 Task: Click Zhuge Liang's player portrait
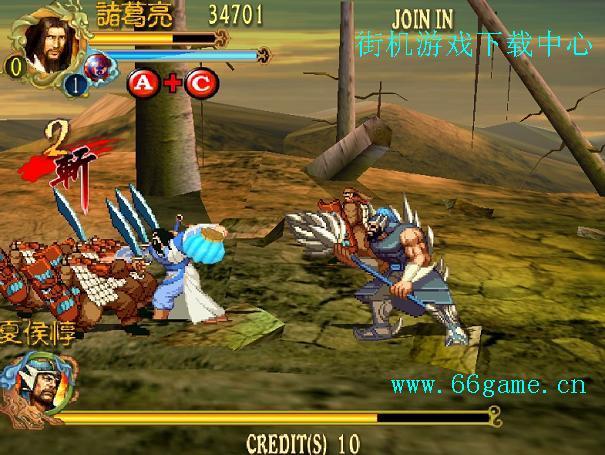click(x=45, y=43)
